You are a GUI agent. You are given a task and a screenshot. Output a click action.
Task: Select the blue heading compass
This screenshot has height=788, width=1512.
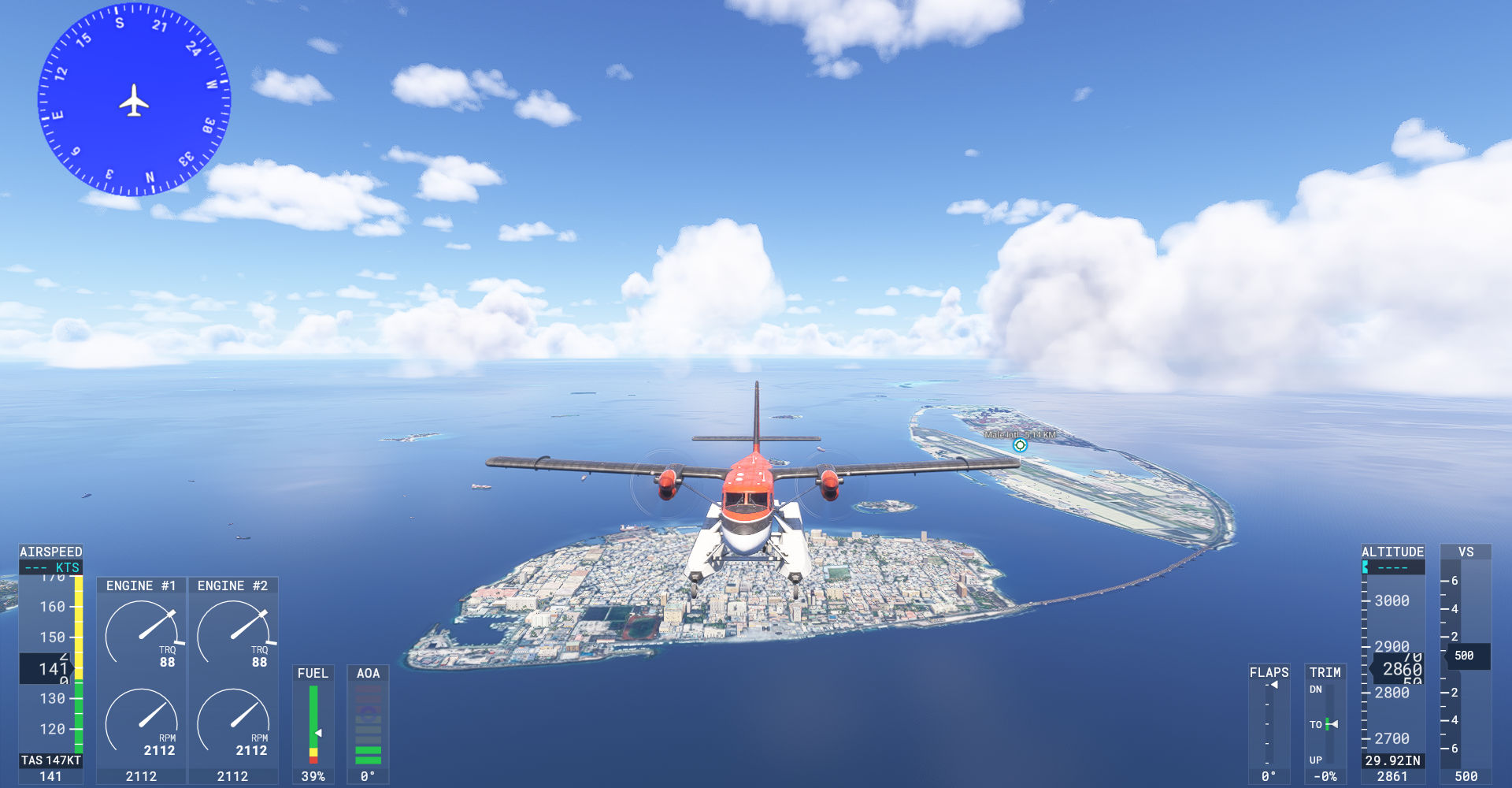pos(134,100)
